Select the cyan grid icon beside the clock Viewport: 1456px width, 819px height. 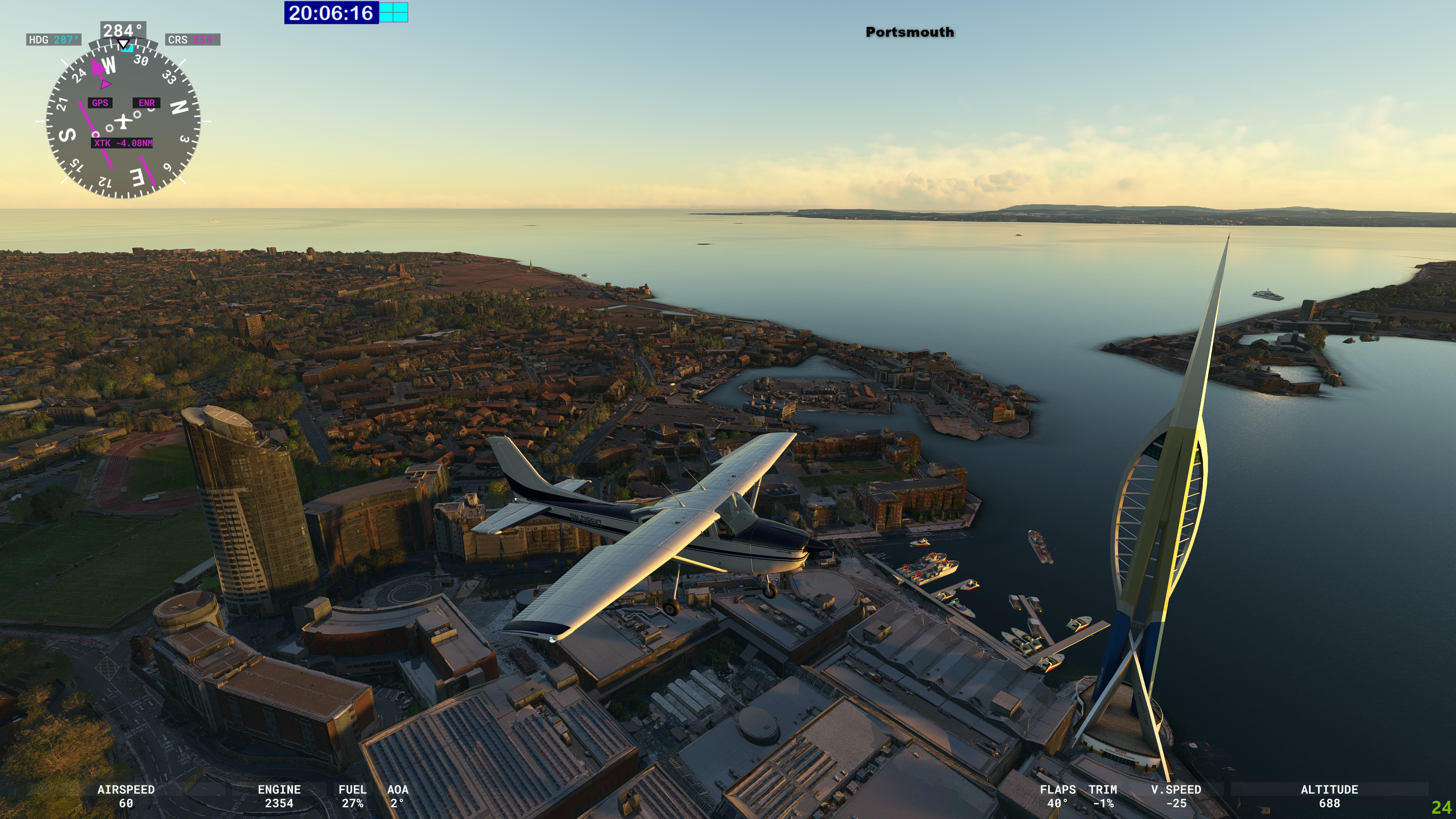pyautogui.click(x=394, y=13)
